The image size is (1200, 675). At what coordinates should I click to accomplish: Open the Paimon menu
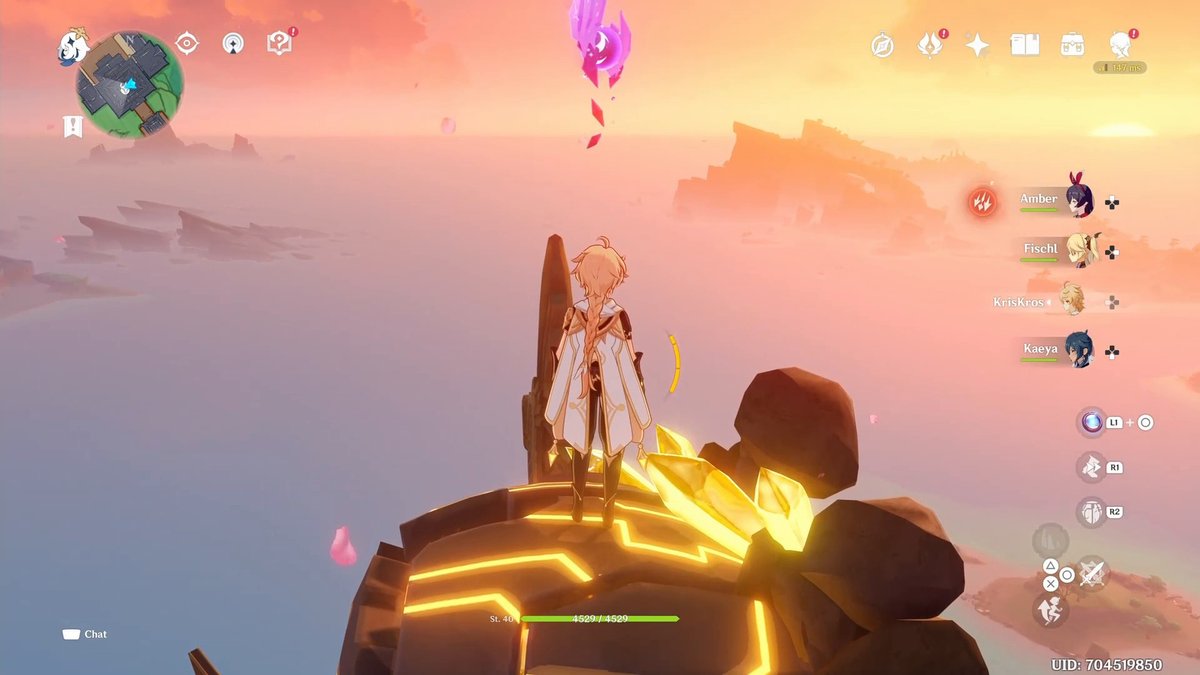coord(72,45)
